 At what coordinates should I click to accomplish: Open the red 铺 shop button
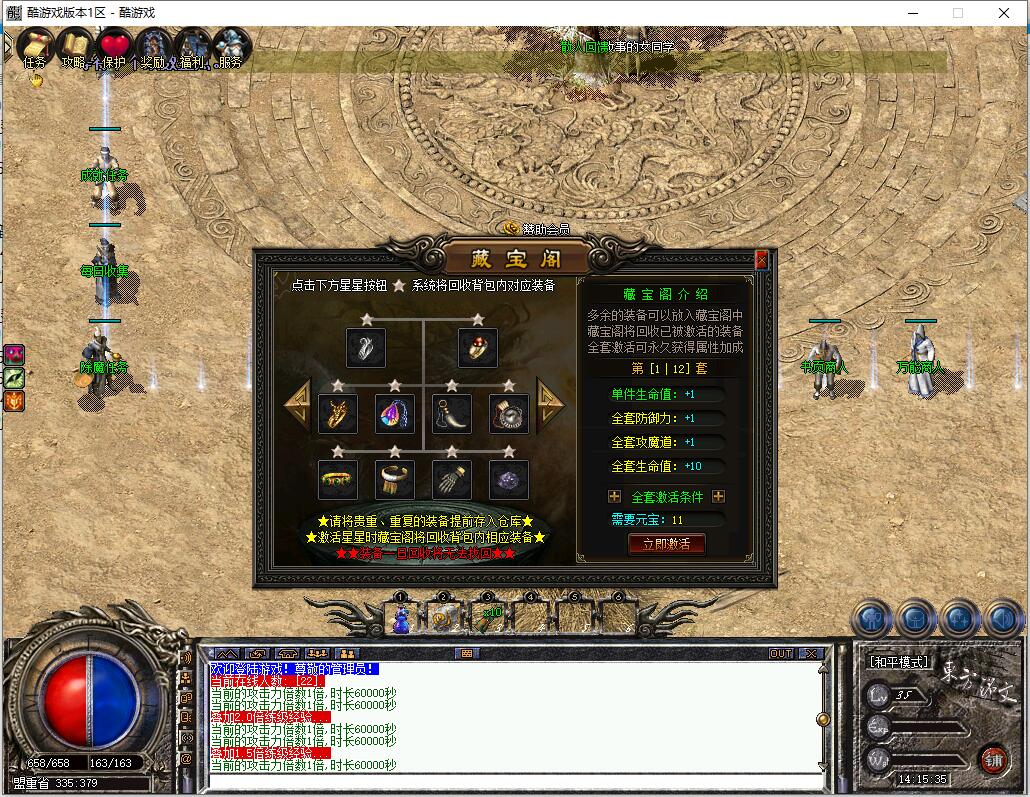(993, 759)
